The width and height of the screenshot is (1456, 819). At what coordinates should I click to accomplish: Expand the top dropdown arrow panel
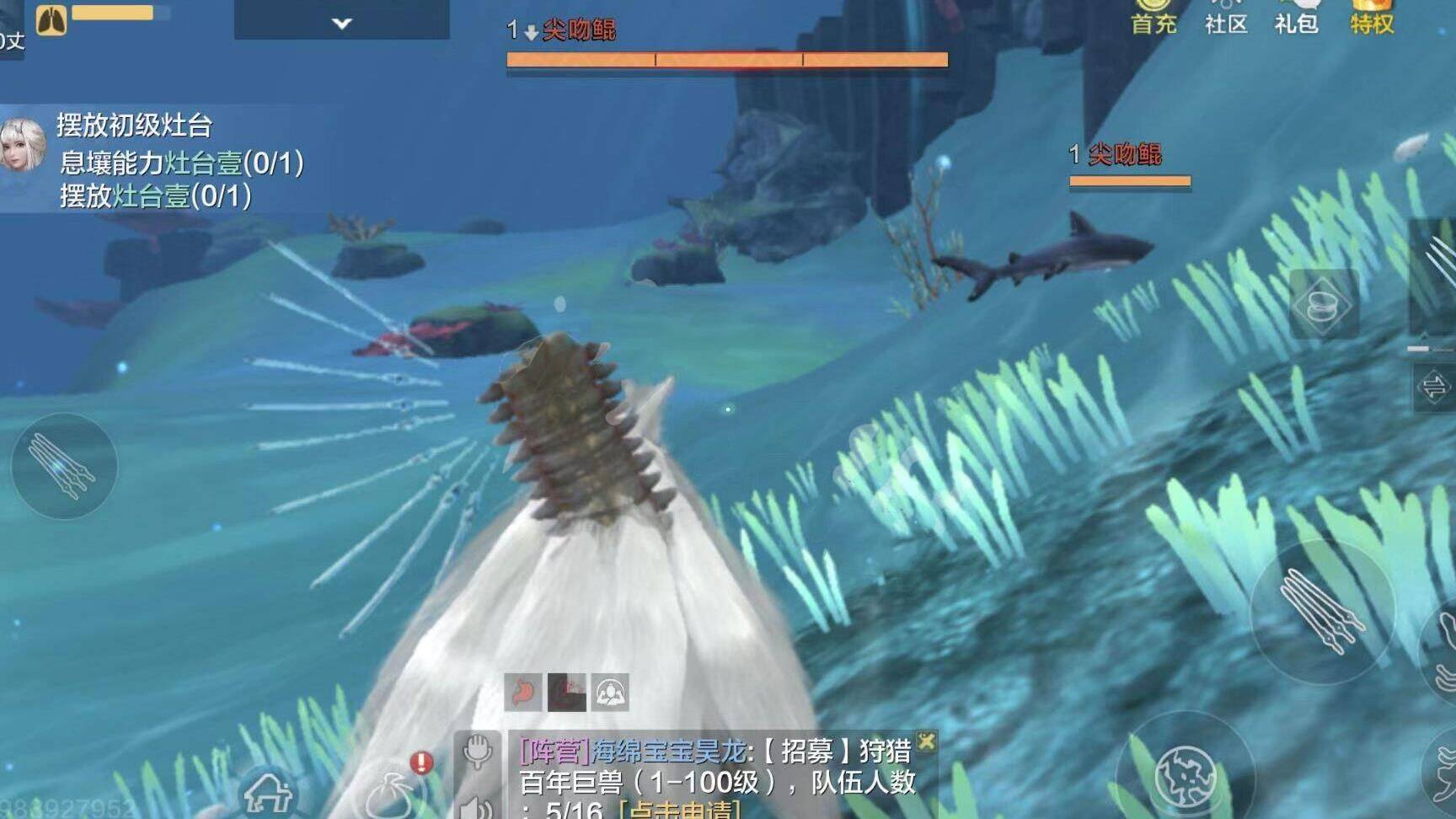click(341, 23)
